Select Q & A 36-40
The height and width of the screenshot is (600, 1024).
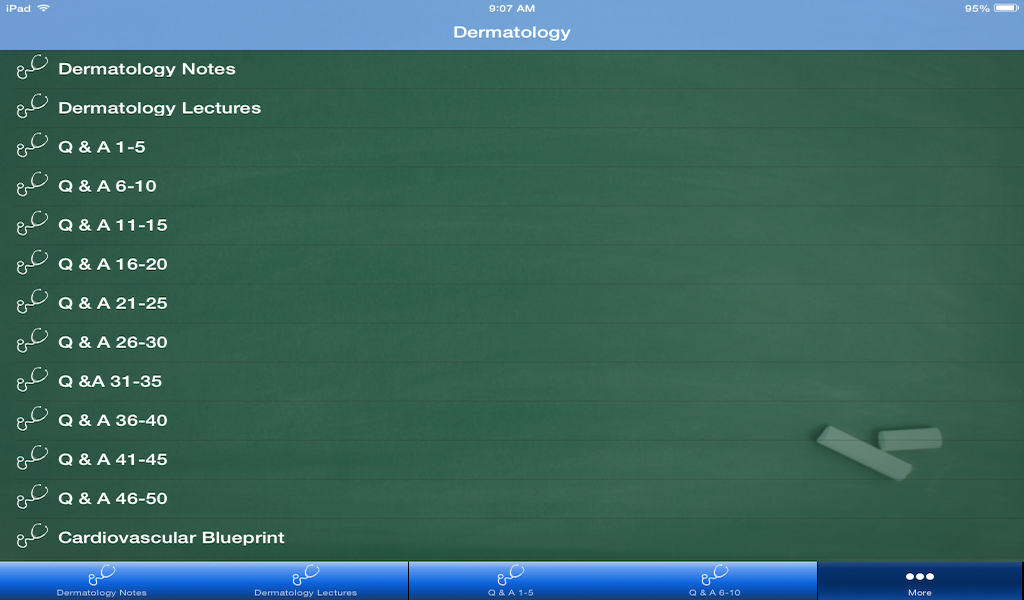[113, 420]
